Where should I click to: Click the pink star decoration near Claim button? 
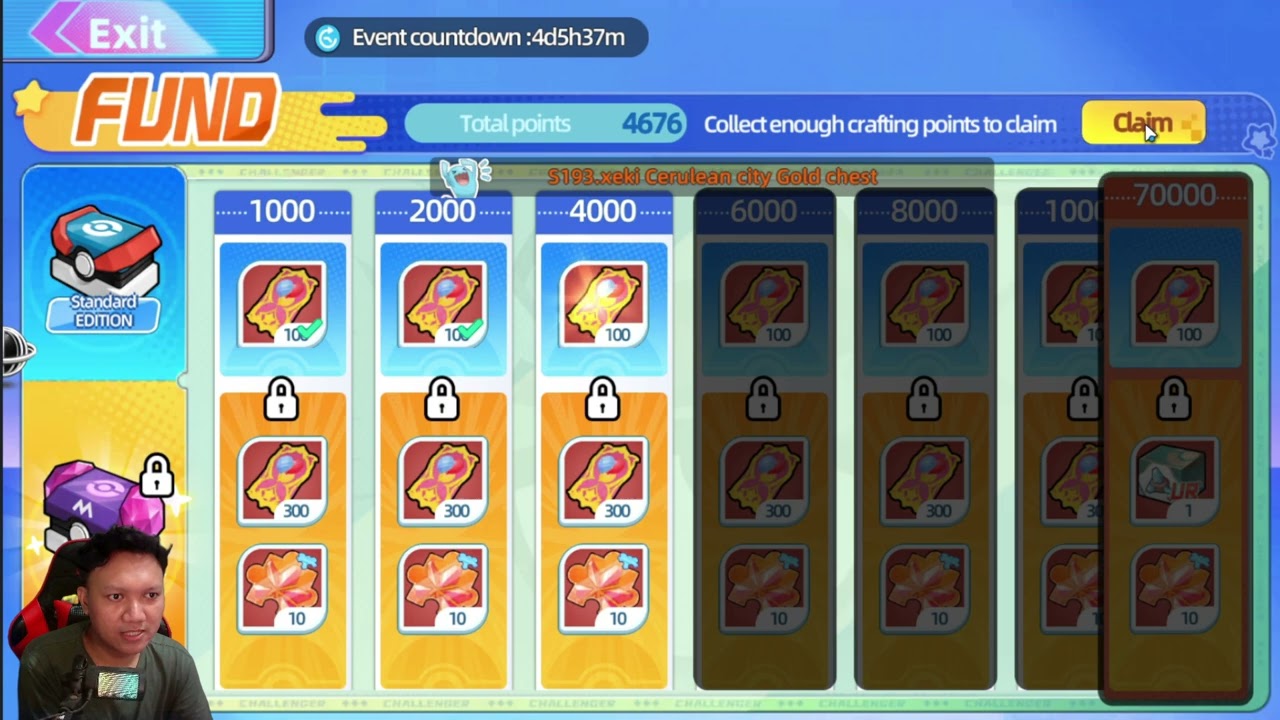tap(1258, 141)
